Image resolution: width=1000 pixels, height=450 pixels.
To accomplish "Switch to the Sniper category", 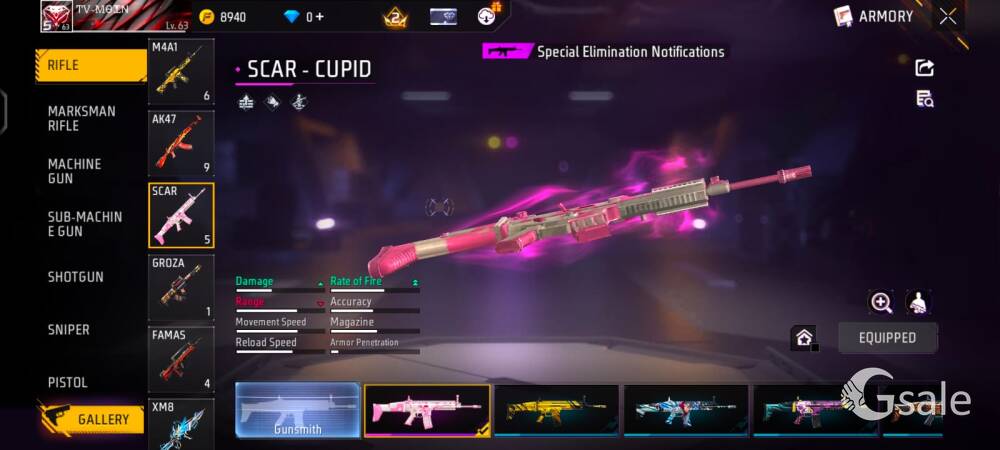I will click(69, 330).
